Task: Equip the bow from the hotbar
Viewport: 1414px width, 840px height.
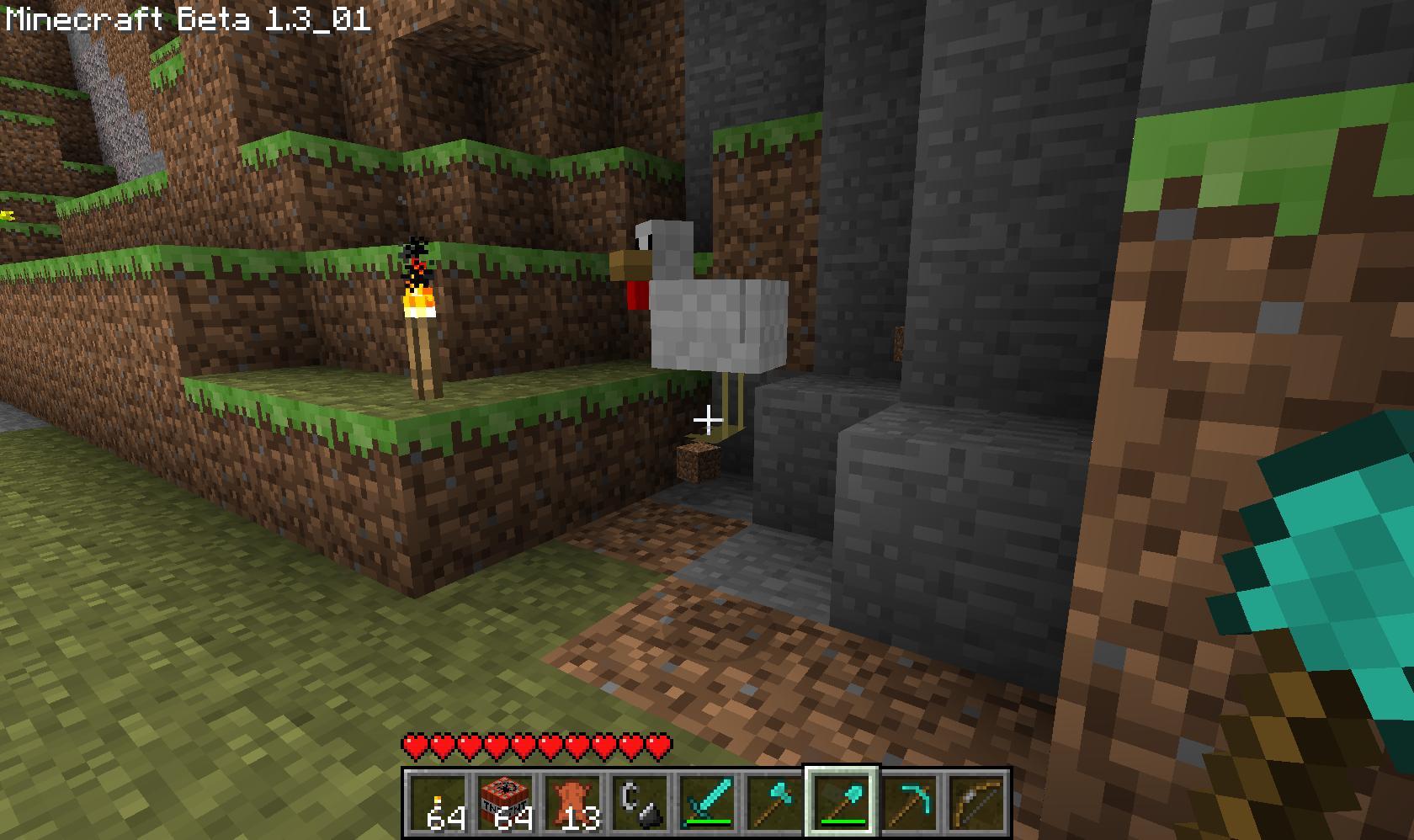Action: point(976,803)
